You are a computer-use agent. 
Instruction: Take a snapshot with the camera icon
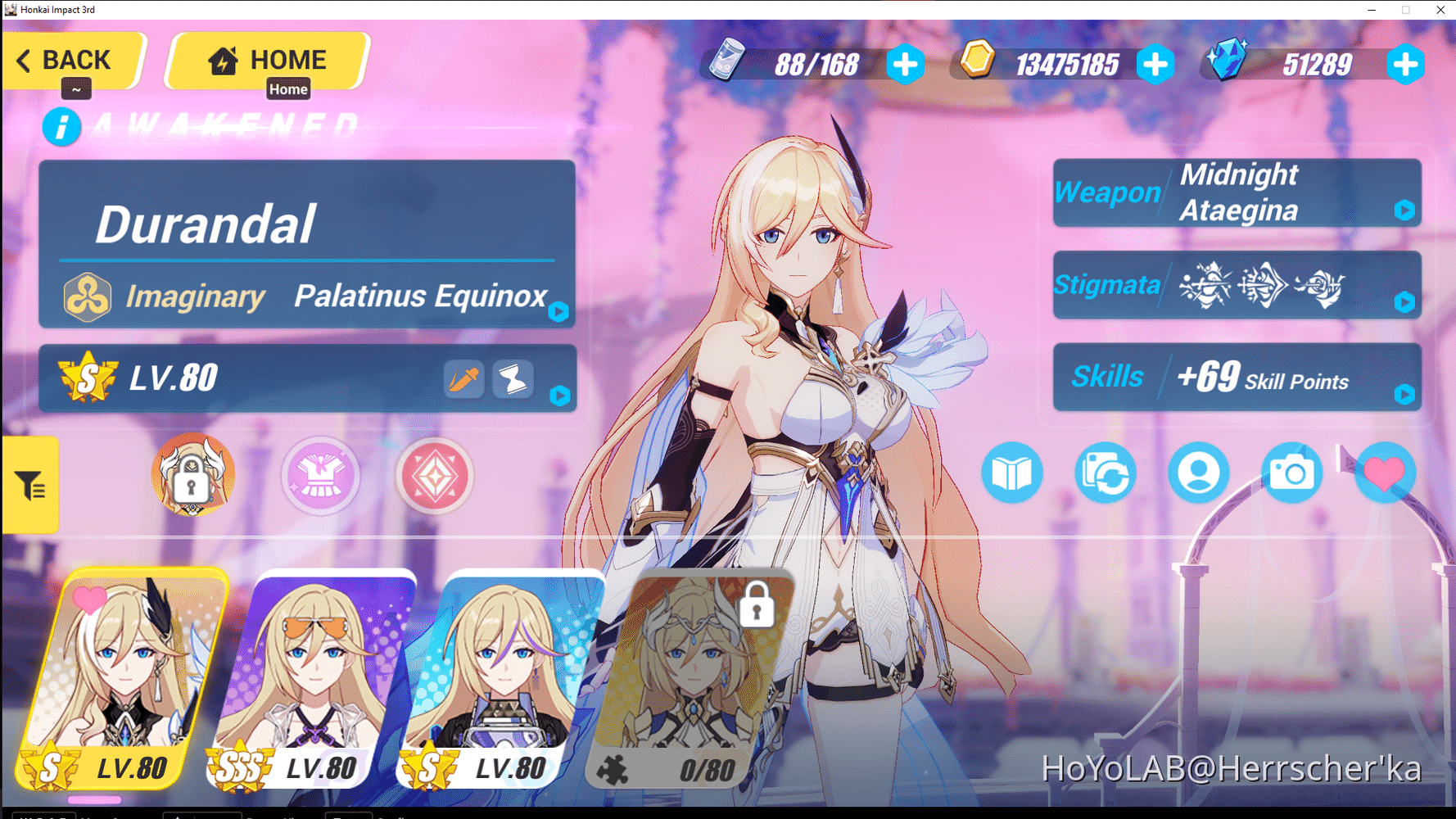point(1292,473)
